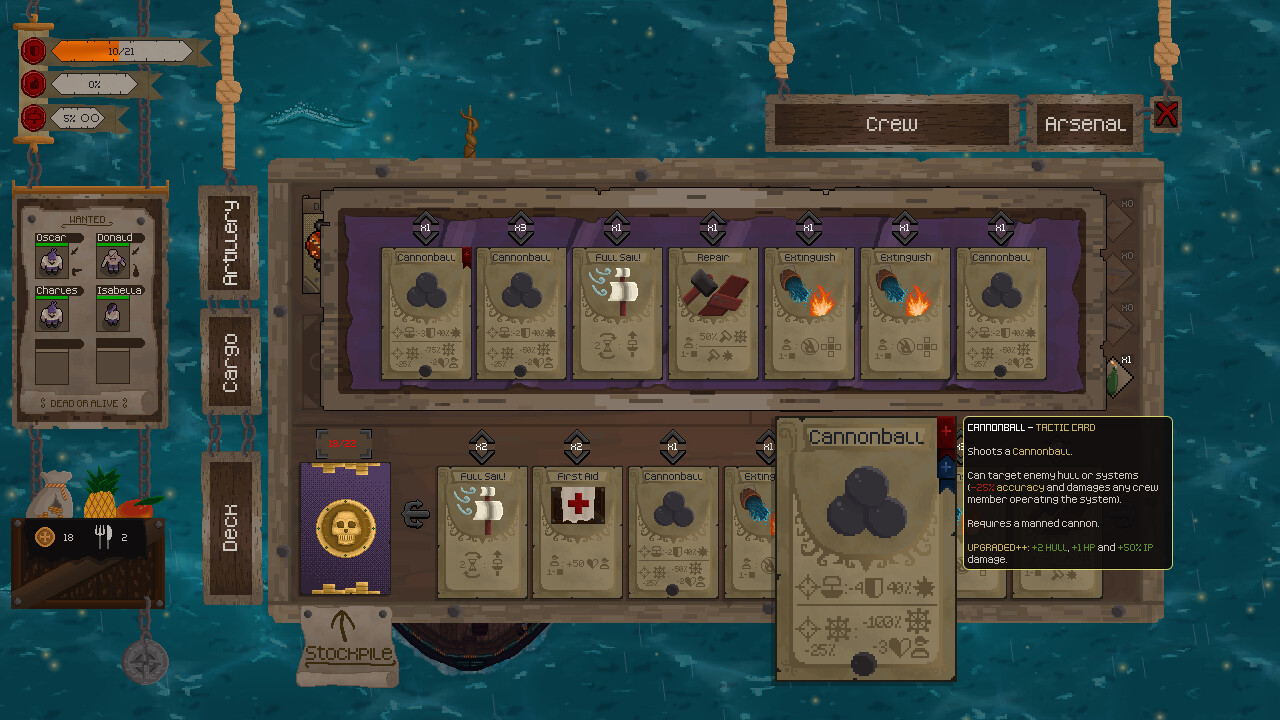Click the red fire damage icon
Image resolution: width=1280 pixels, height=720 pixels.
click(33, 84)
